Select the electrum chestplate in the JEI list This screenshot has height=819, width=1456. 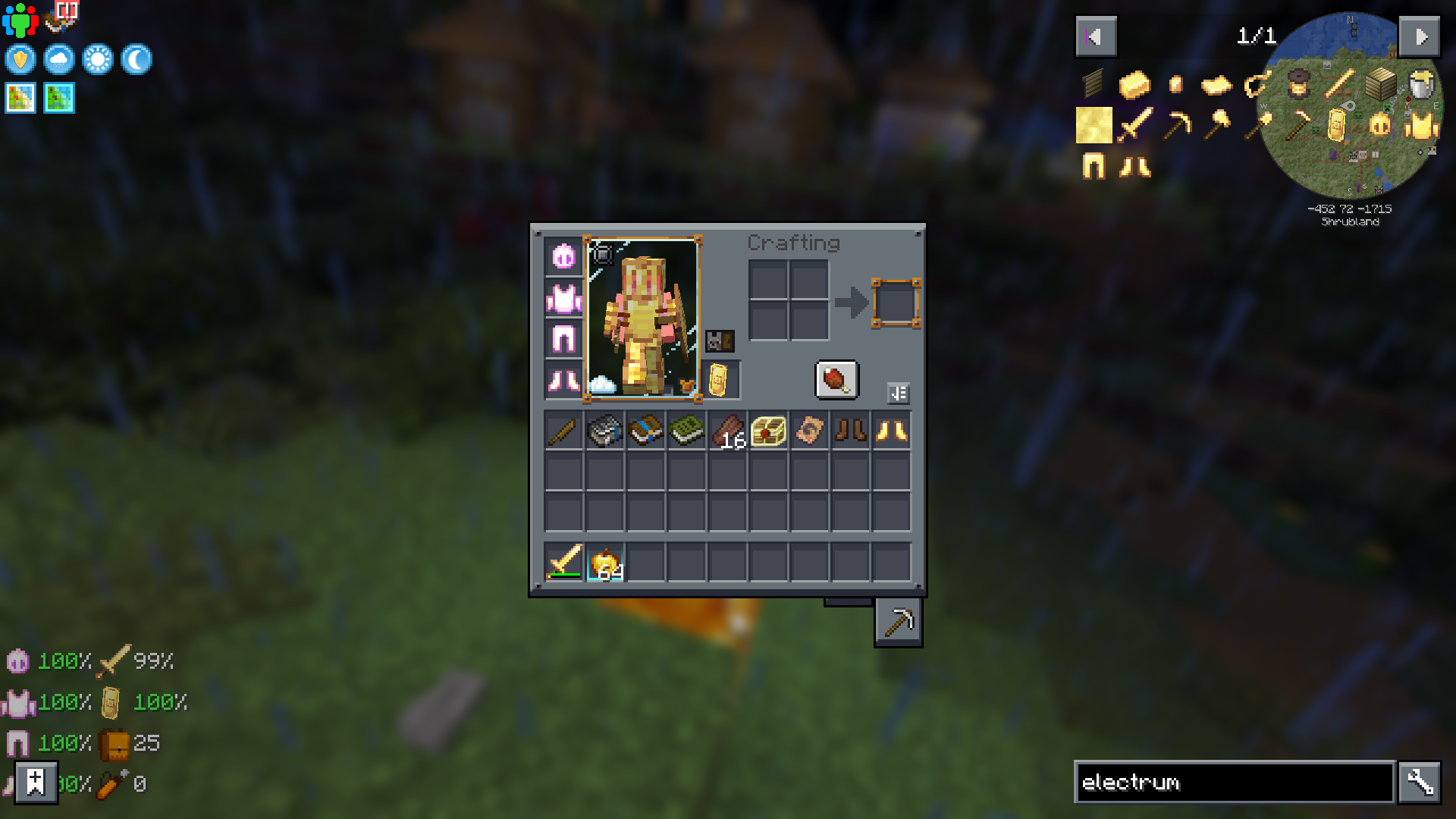(x=1423, y=125)
